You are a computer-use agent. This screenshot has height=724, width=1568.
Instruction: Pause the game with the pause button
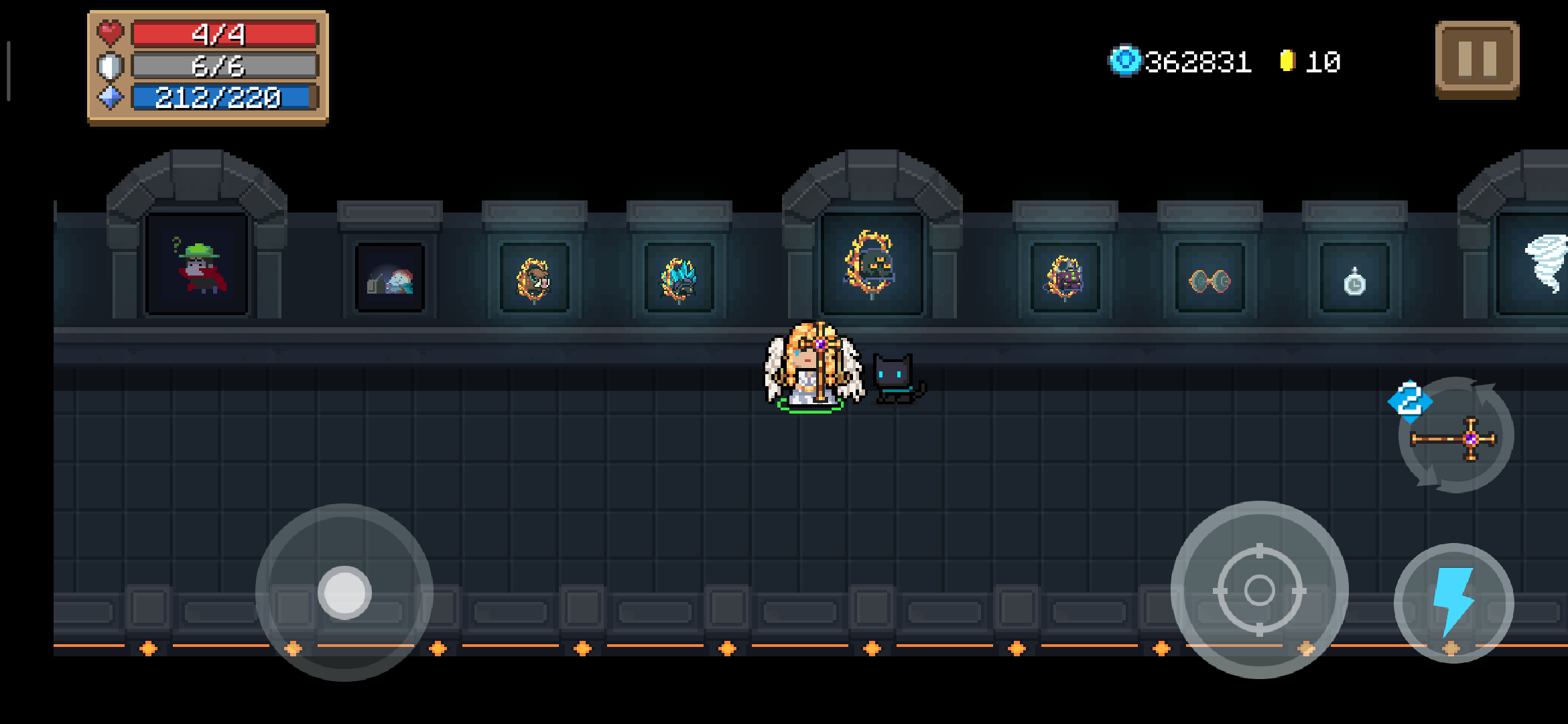tap(1477, 60)
